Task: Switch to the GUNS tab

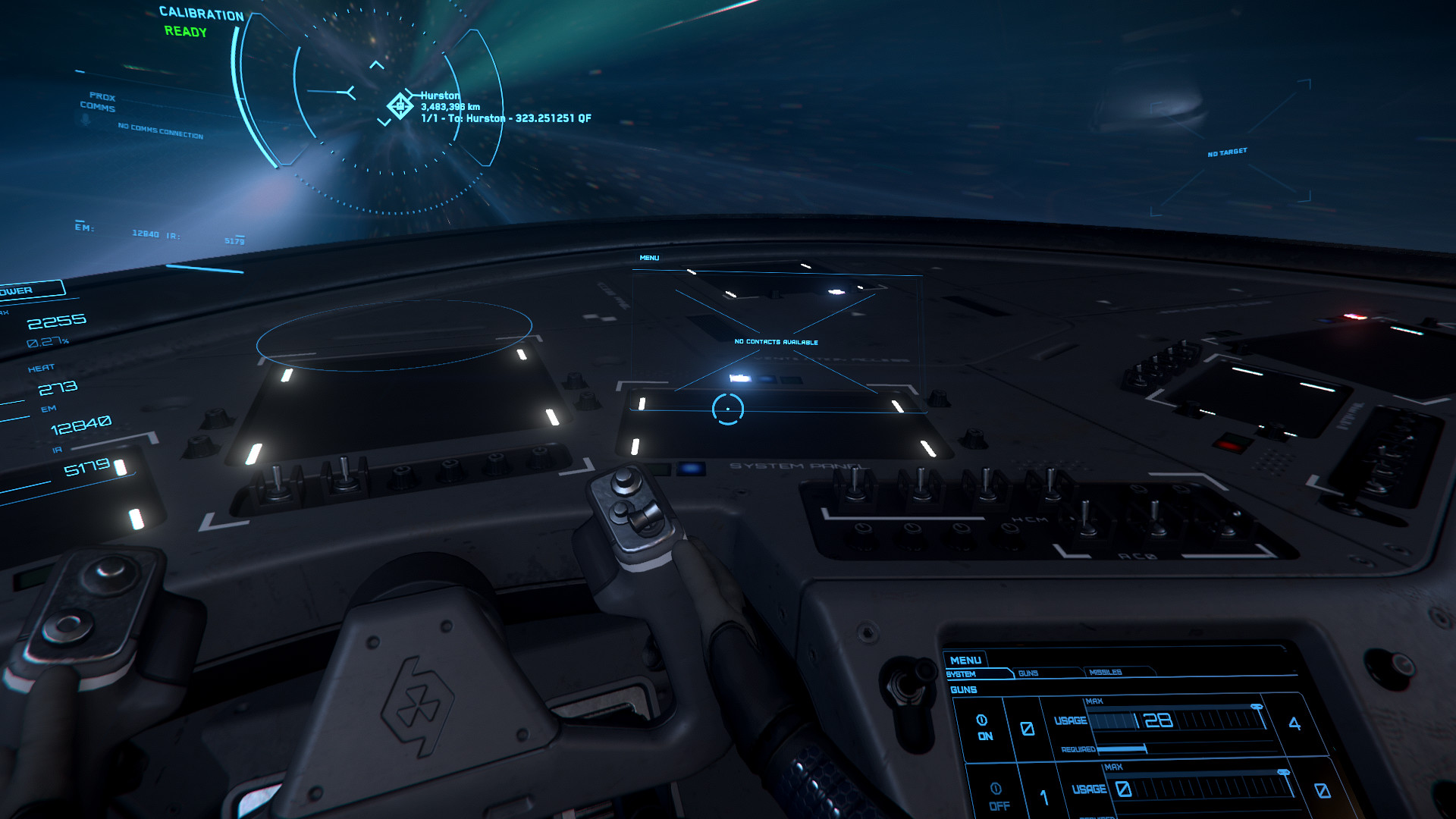Action: [1028, 673]
